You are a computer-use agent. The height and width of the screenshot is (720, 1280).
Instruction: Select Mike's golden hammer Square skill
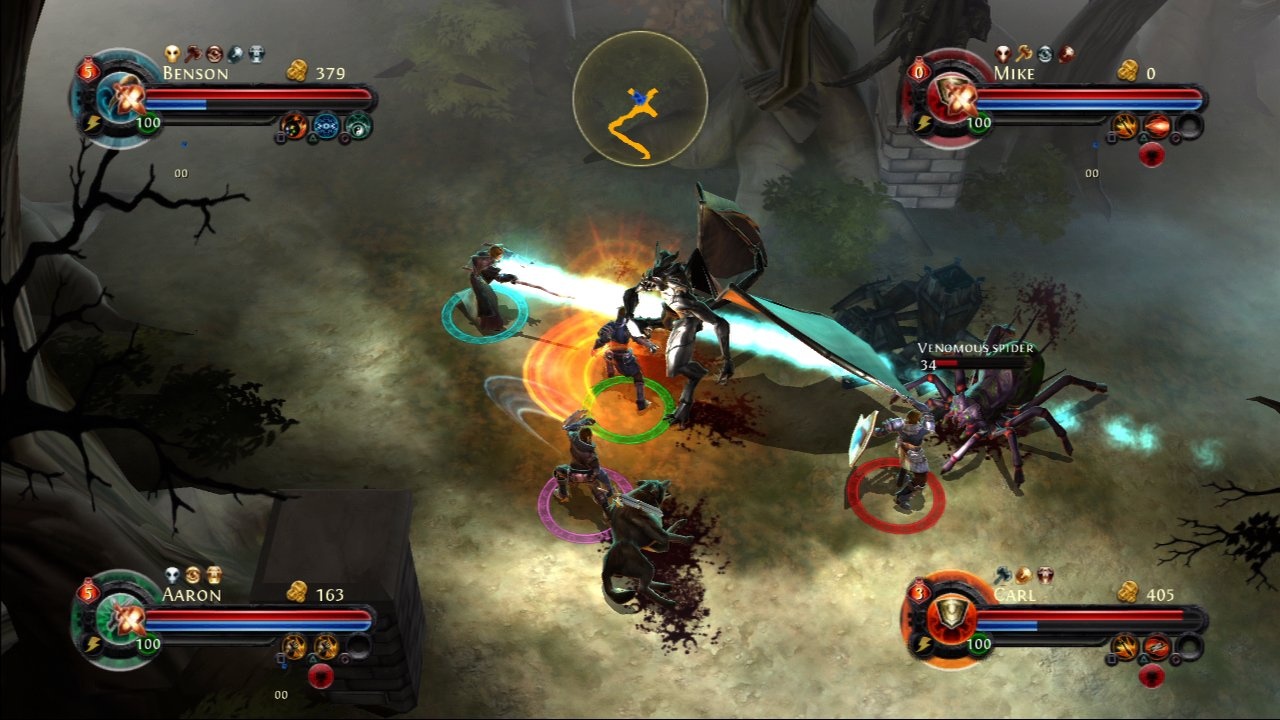pyautogui.click(x=1125, y=126)
